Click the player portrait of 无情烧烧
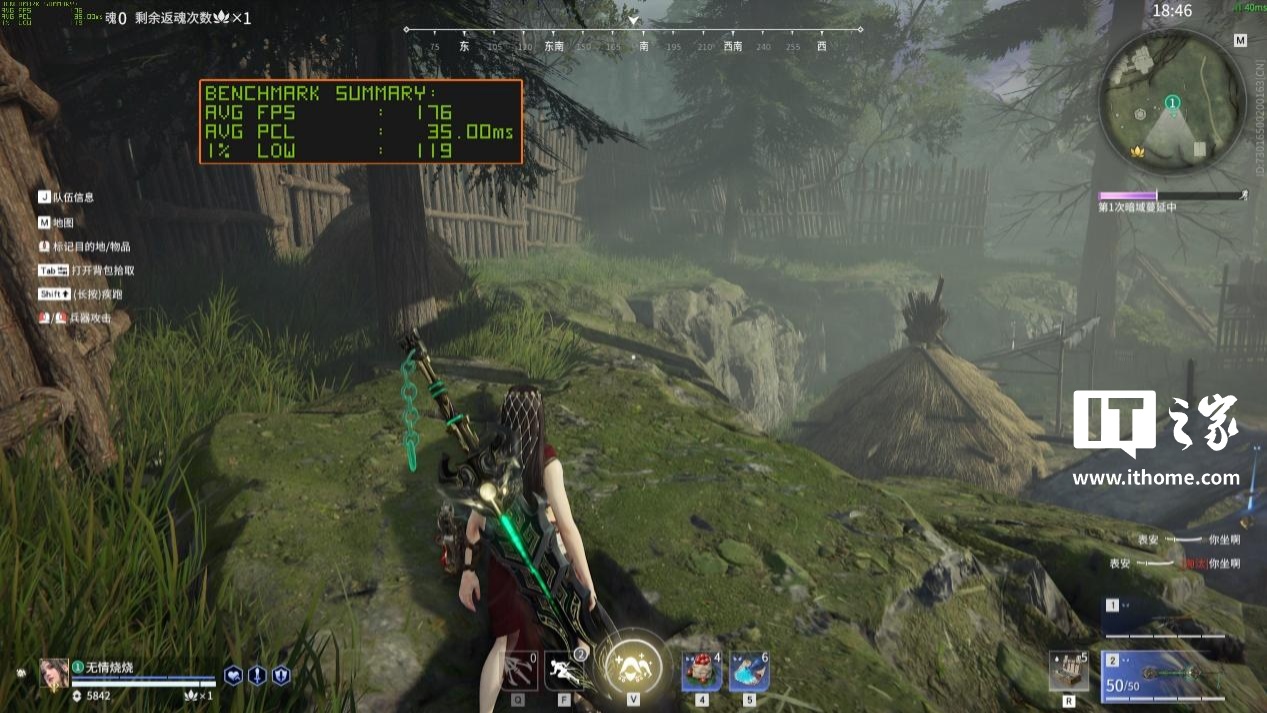 54,673
